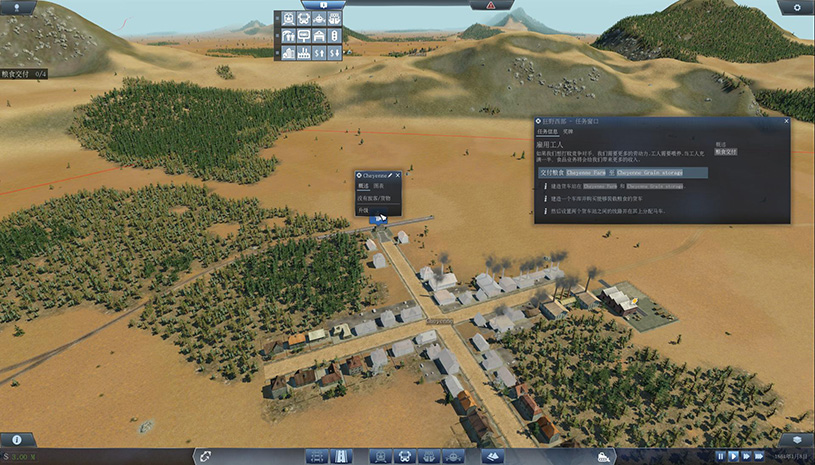Rename Cheyenne with the pencil icon
Screen dimensions: 815x465
pos(389,175)
